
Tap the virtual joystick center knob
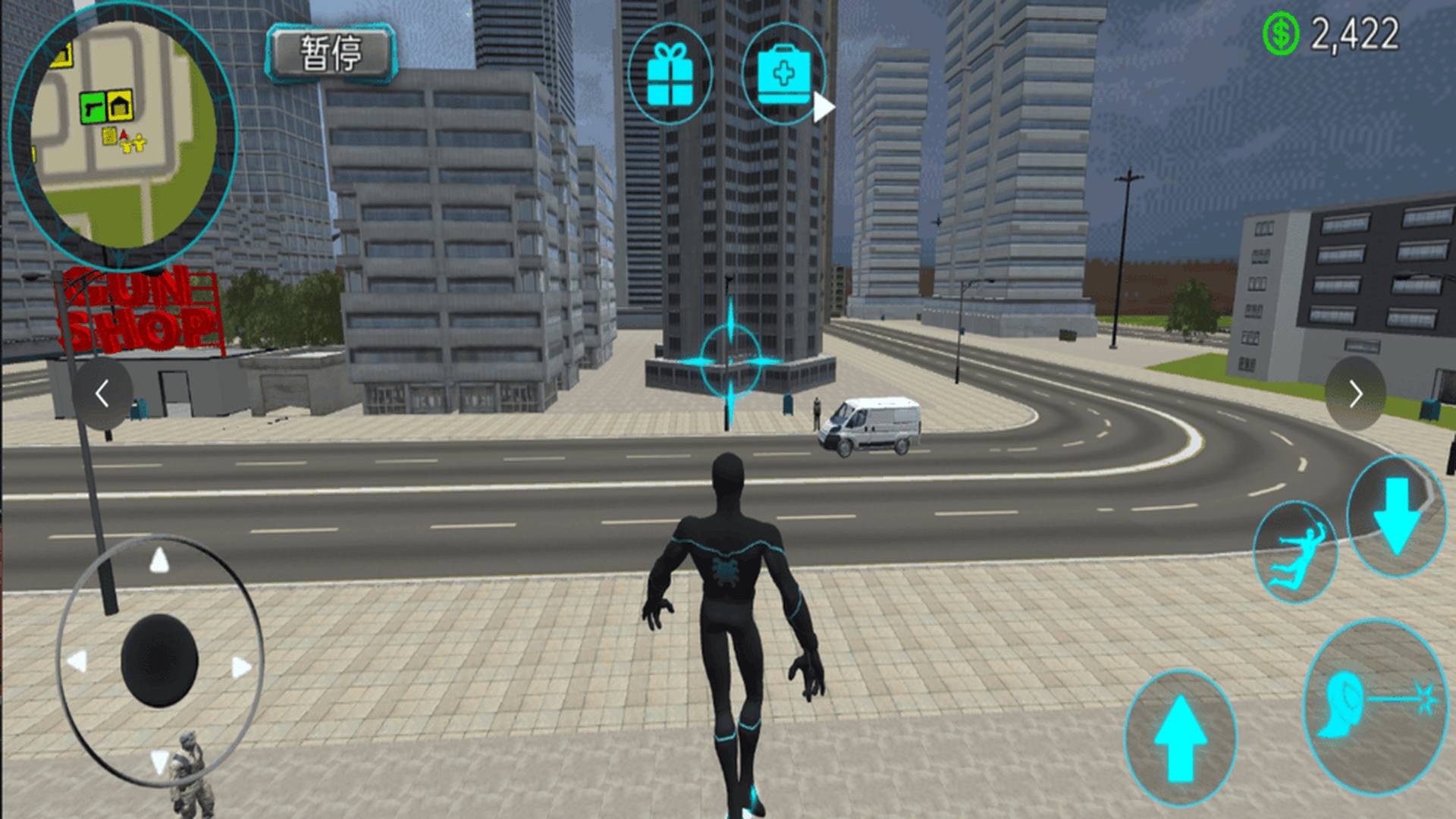click(x=159, y=660)
